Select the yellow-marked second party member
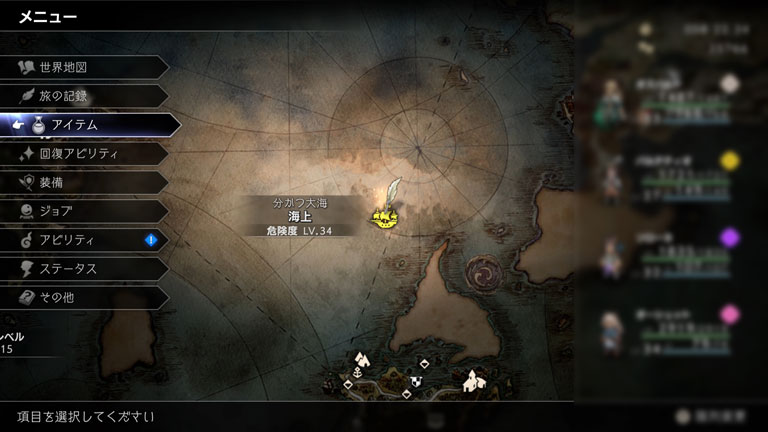This screenshot has width=768, height=432. (x=670, y=176)
